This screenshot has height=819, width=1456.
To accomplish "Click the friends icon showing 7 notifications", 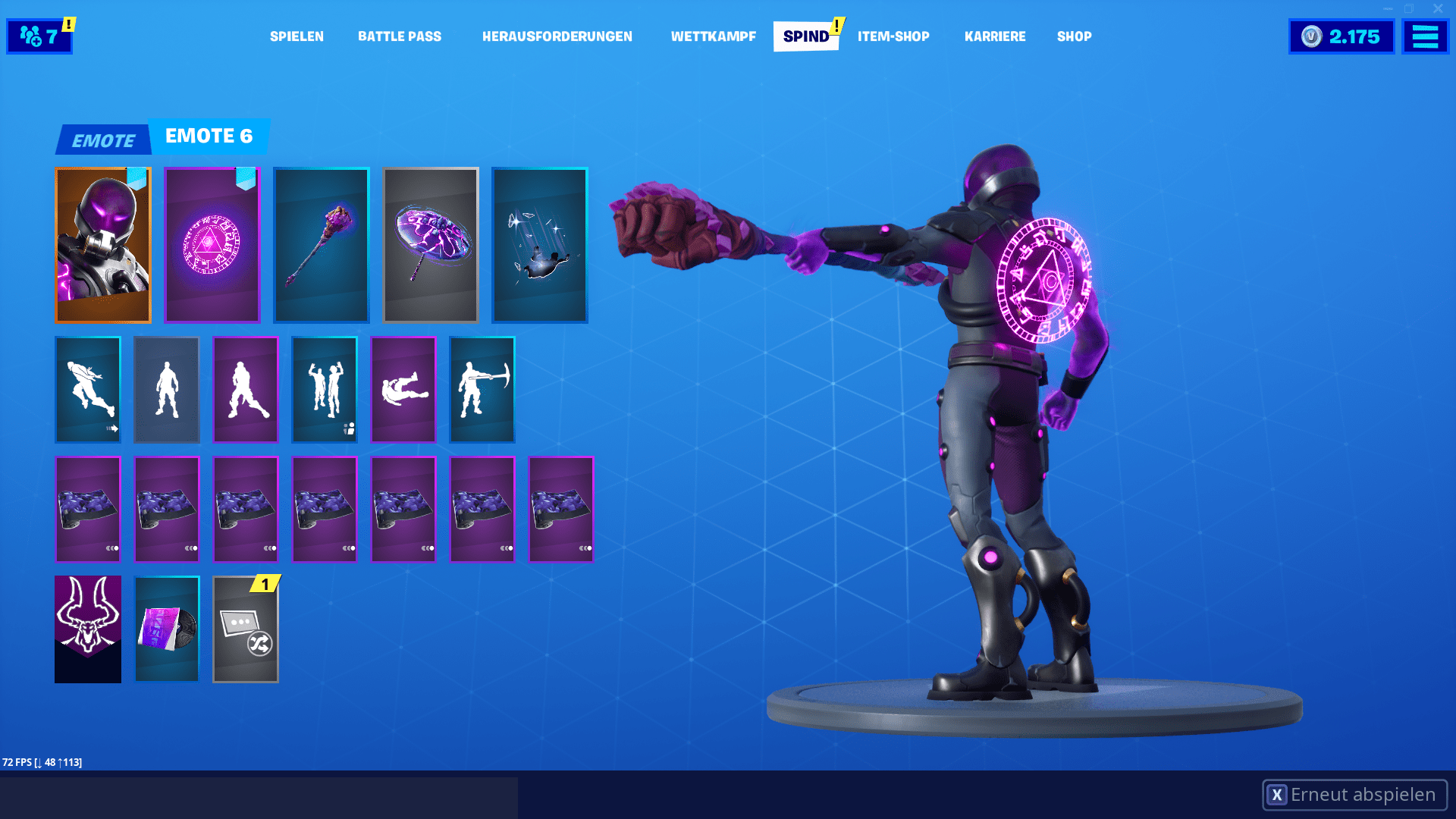I will click(x=38, y=35).
